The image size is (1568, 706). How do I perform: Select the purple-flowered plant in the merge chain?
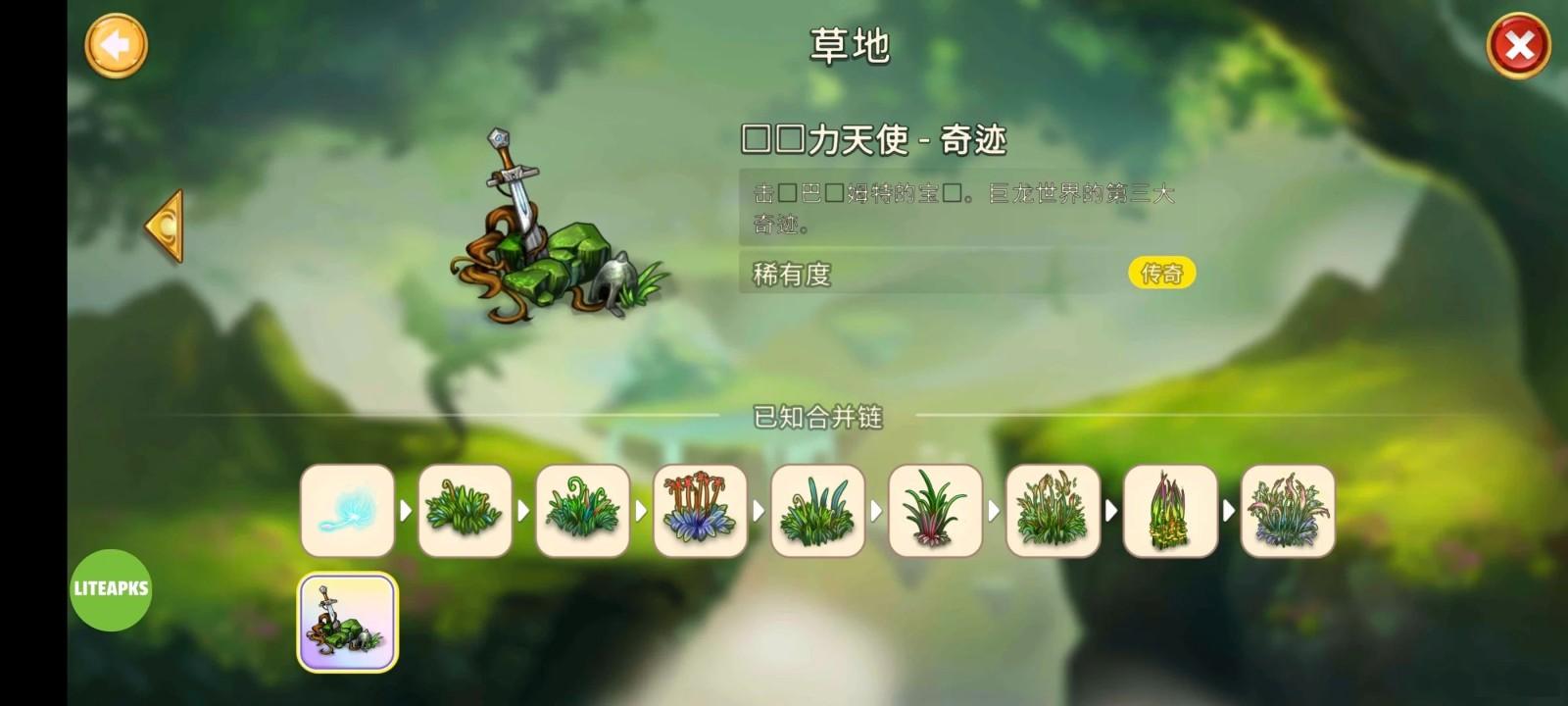700,512
